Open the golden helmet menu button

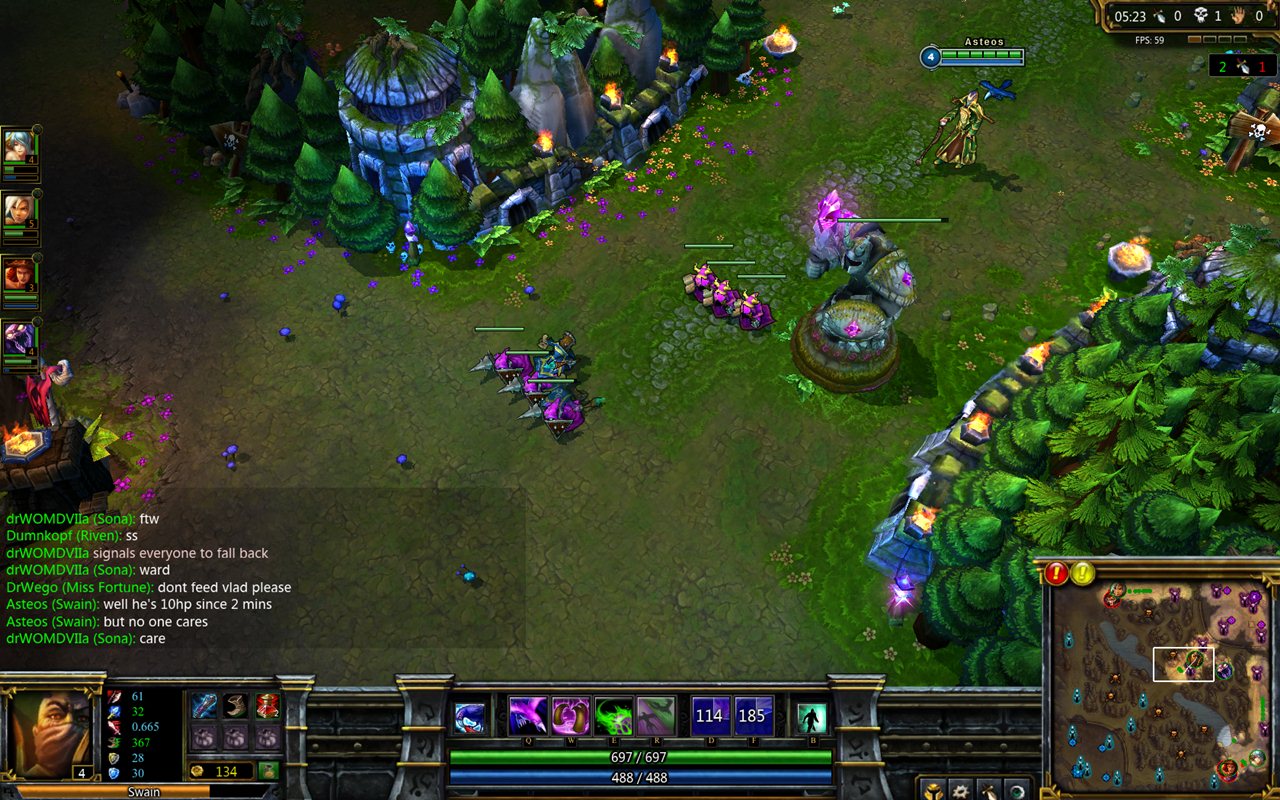[x=931, y=790]
